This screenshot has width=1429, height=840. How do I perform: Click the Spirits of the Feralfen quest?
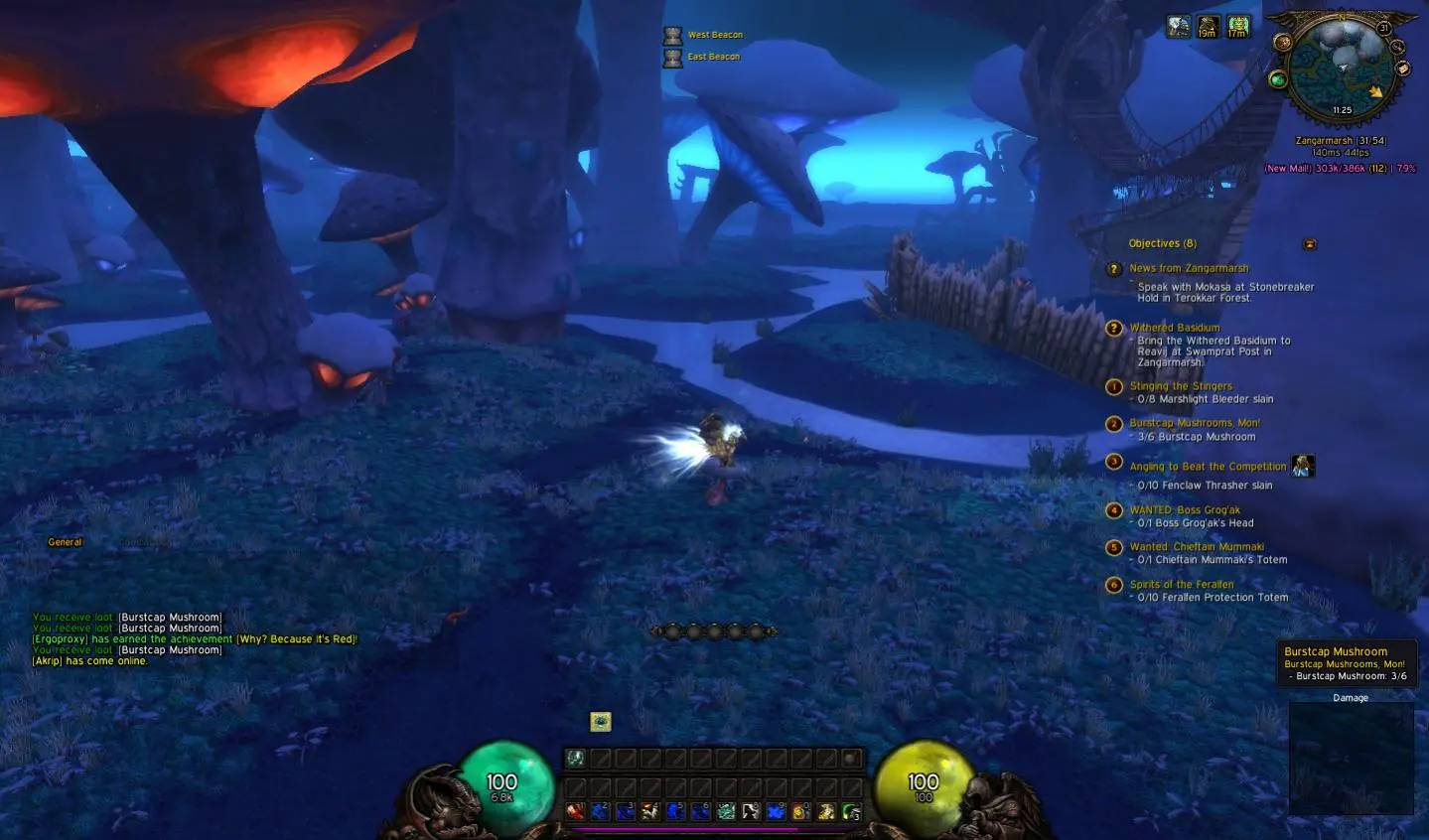pyautogui.click(x=1181, y=585)
